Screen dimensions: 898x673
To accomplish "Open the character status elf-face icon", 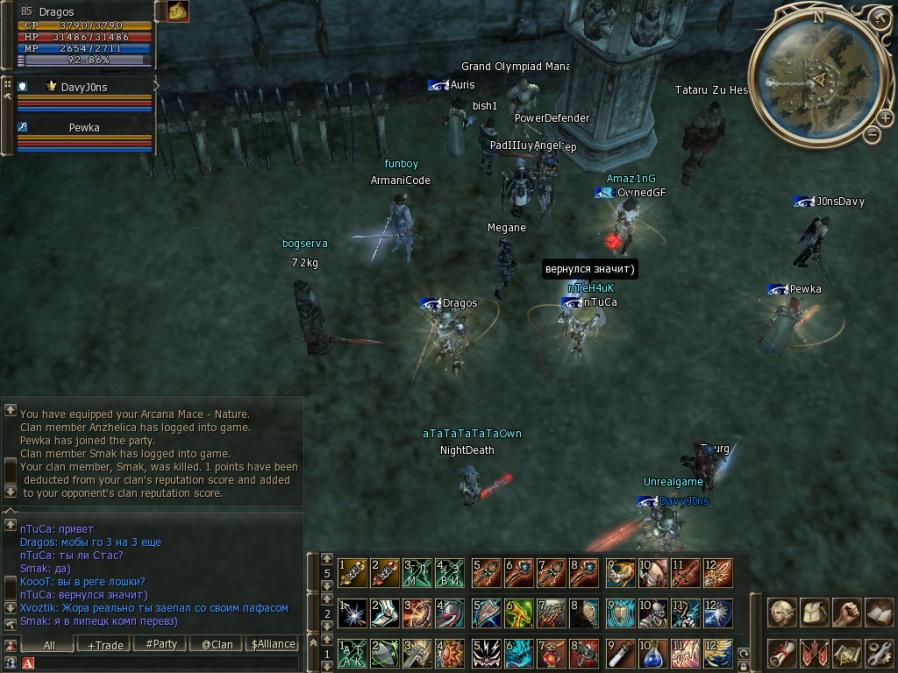I will (781, 613).
